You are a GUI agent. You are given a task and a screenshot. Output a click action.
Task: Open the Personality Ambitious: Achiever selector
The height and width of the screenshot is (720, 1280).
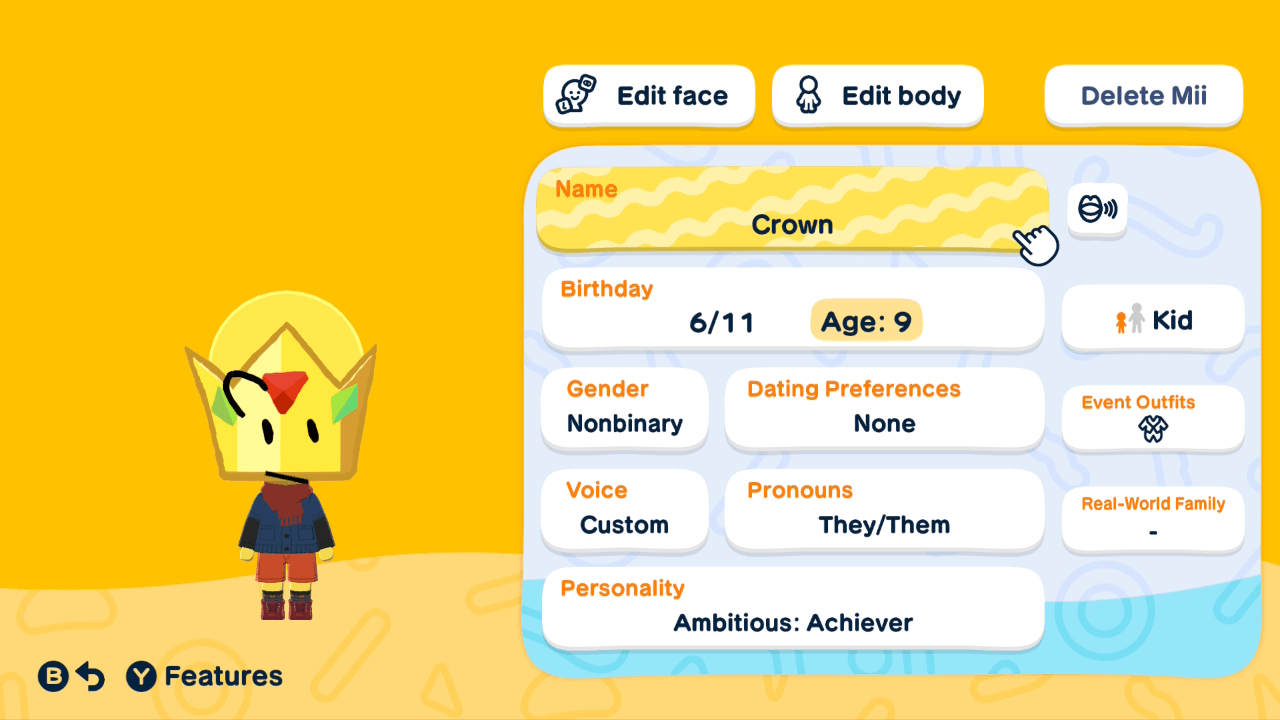pos(792,608)
